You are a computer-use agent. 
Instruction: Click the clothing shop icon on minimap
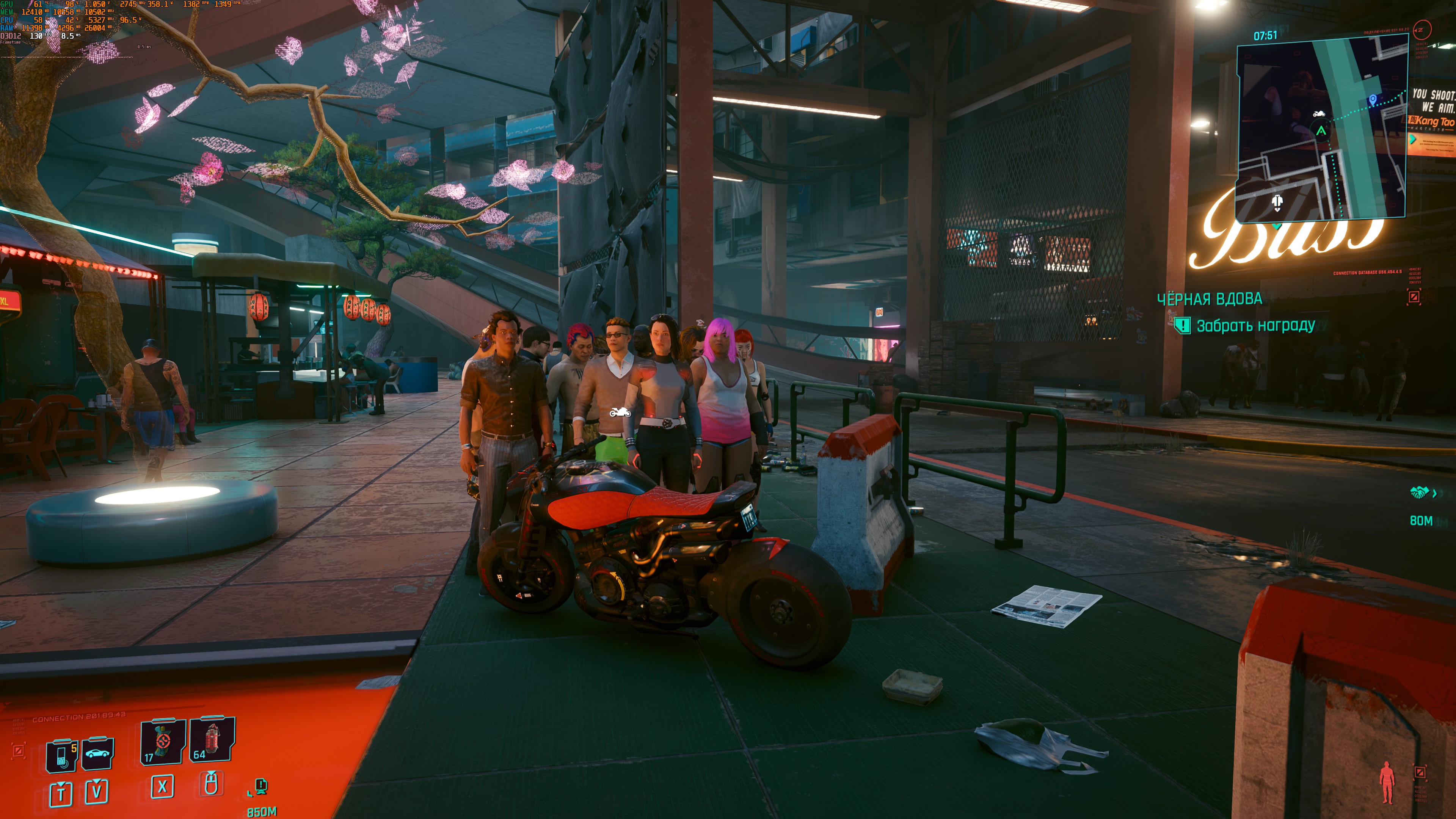click(x=1277, y=202)
